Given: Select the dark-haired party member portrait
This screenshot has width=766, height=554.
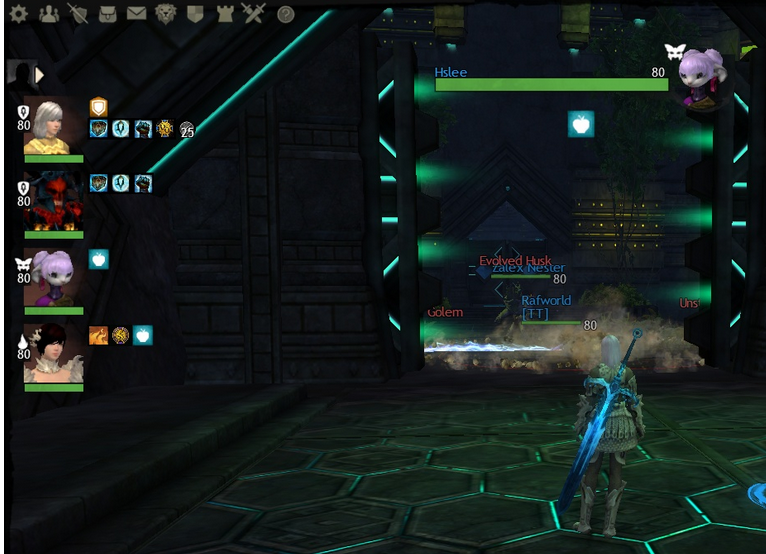Looking at the screenshot, I should pos(53,354).
